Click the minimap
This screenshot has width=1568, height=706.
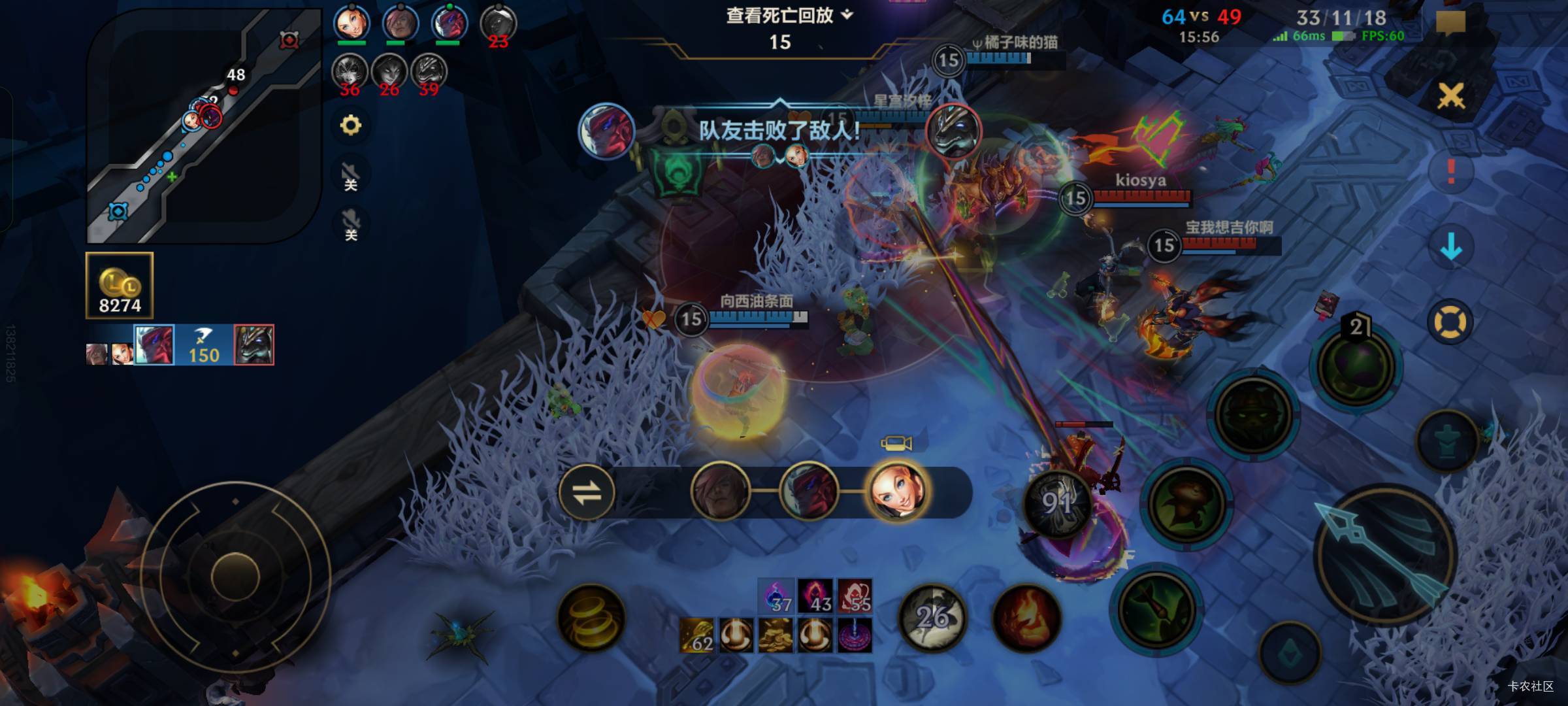point(204,126)
